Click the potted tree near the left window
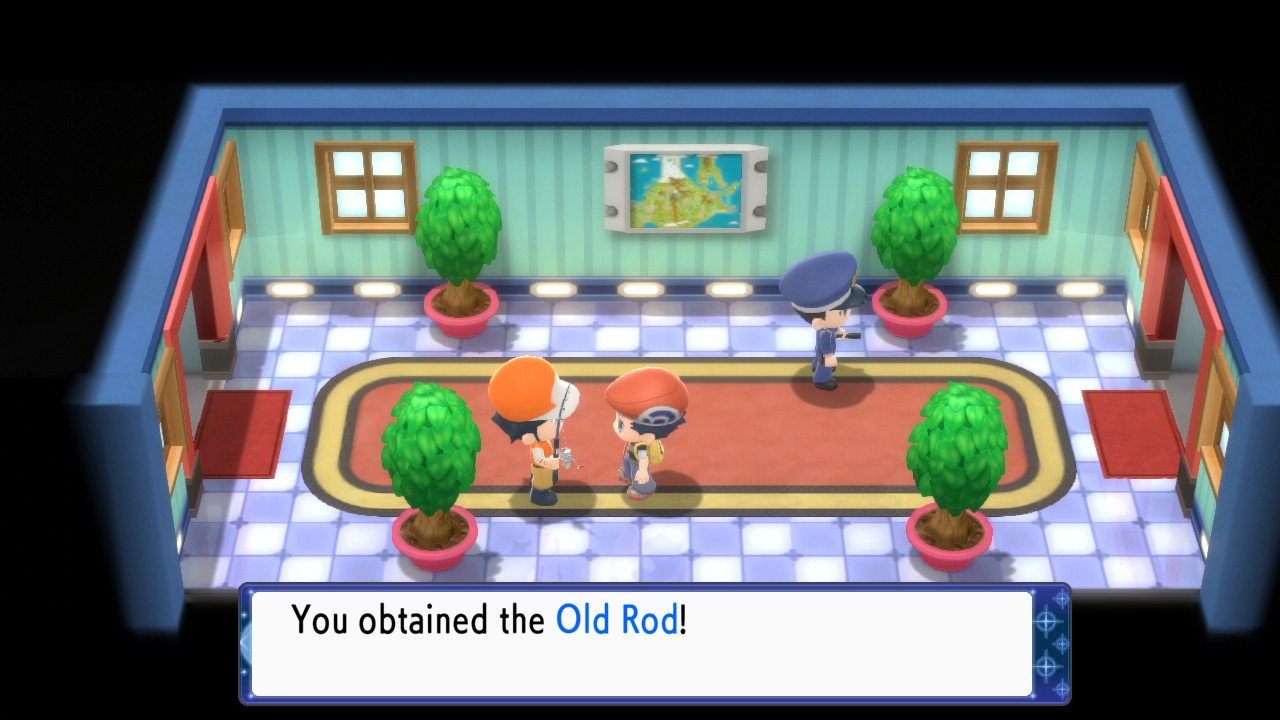 pyautogui.click(x=460, y=230)
